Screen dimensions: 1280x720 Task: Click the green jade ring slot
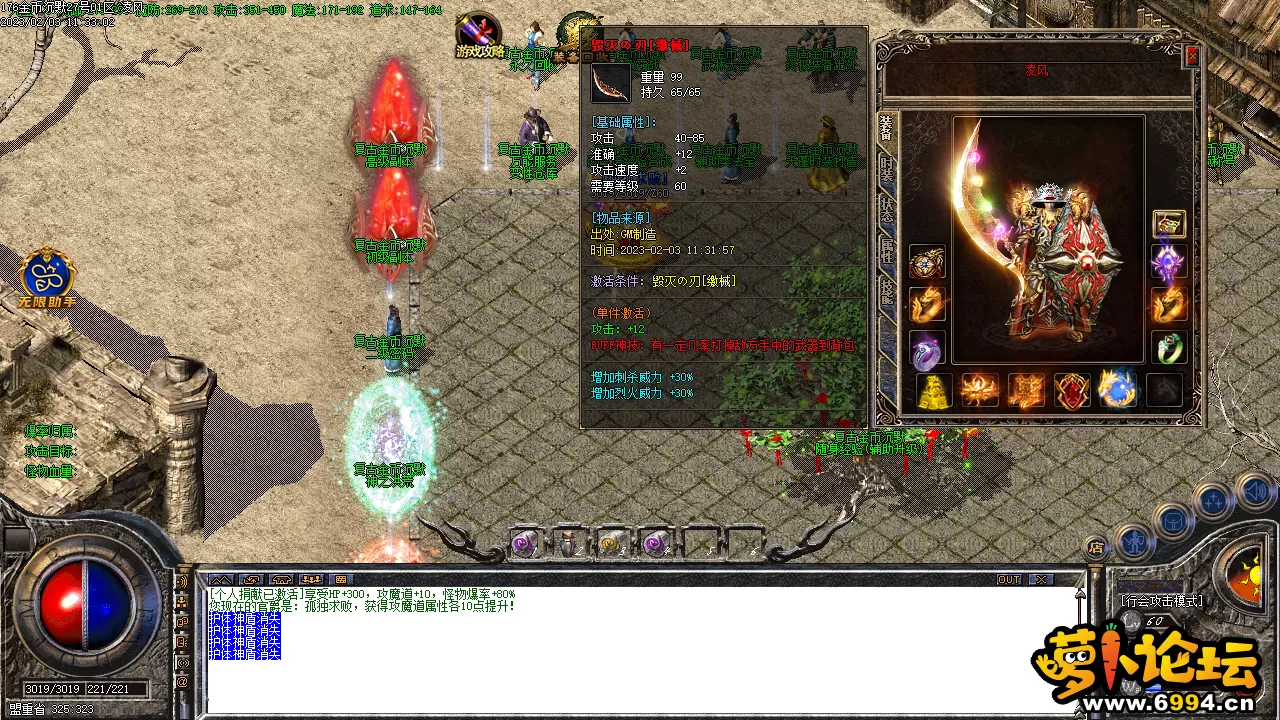[1169, 348]
